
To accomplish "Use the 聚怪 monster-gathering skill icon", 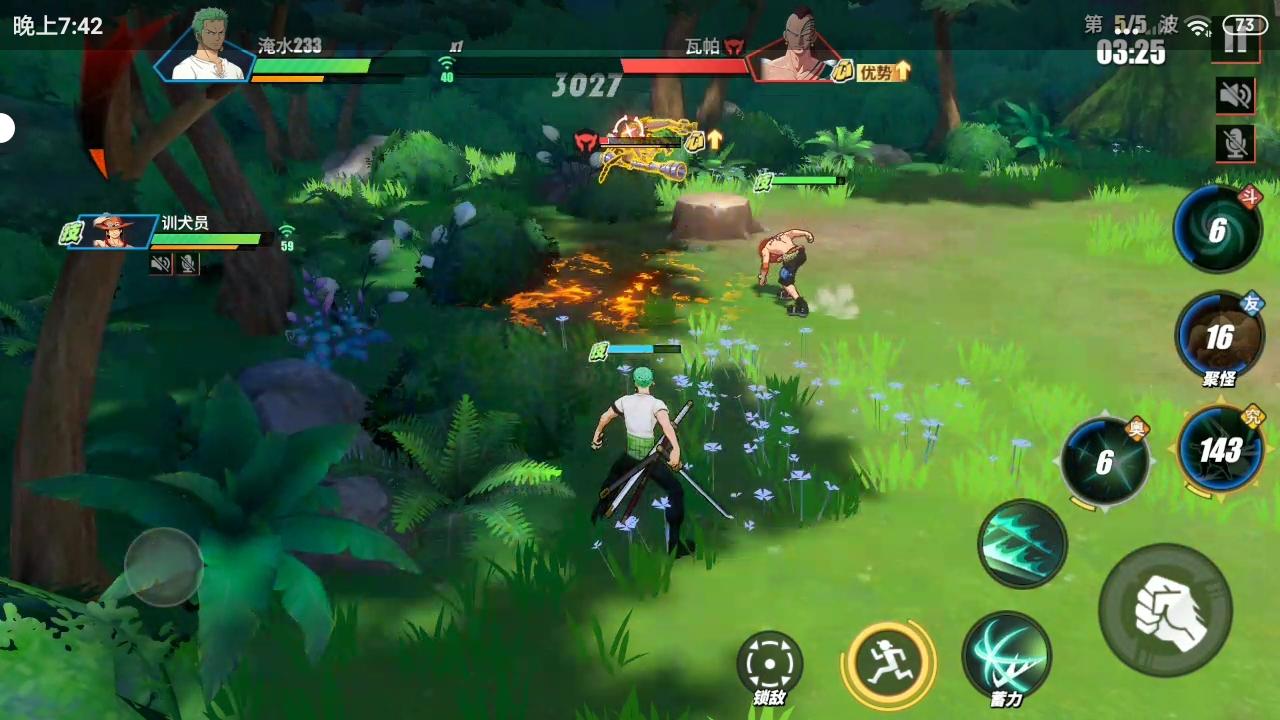I will coord(1220,338).
